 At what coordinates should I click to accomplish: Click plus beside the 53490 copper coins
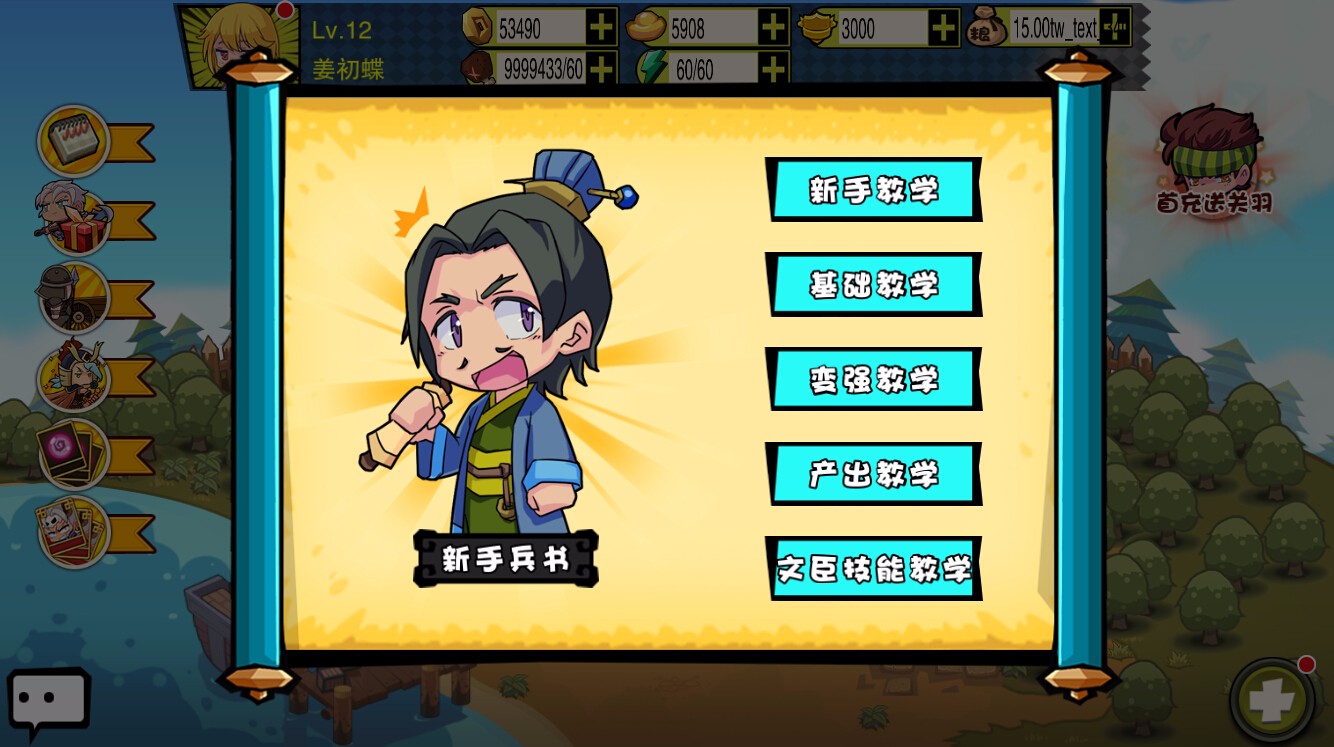tap(601, 29)
